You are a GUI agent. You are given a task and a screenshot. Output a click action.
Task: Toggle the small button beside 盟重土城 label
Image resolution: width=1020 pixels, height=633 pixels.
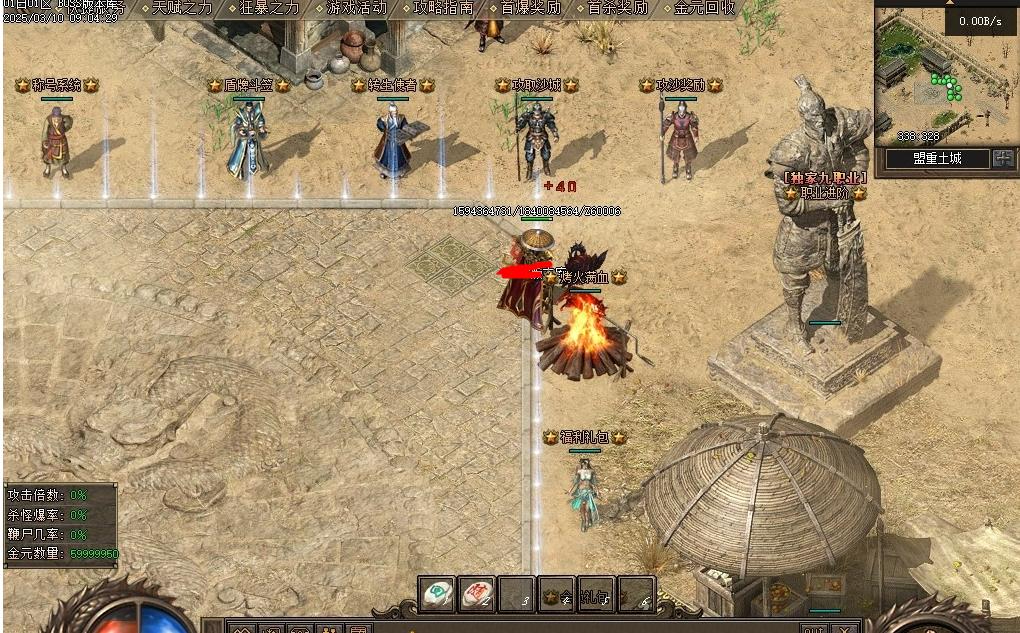tap(1002, 158)
